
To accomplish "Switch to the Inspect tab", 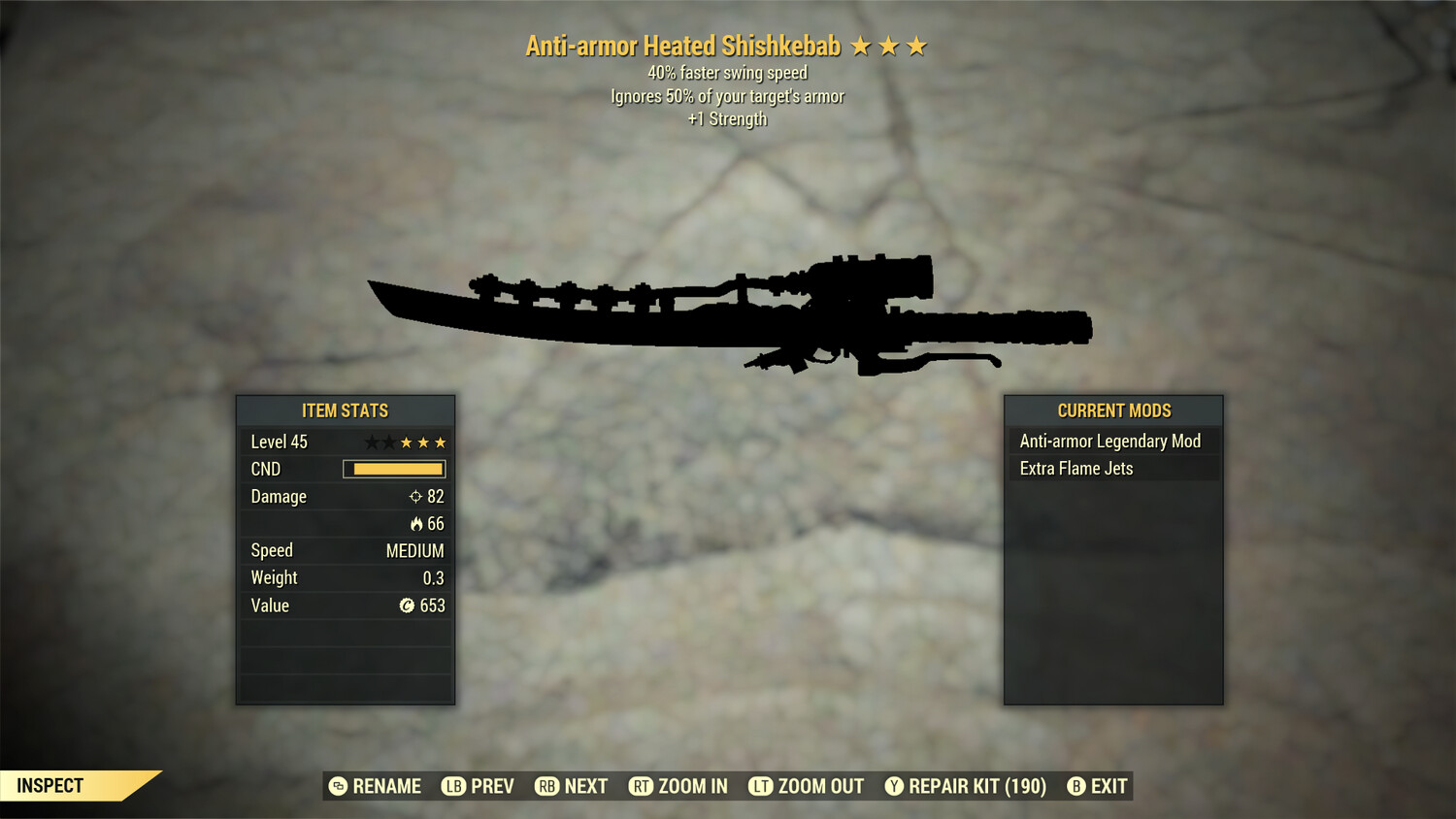I will click(49, 786).
